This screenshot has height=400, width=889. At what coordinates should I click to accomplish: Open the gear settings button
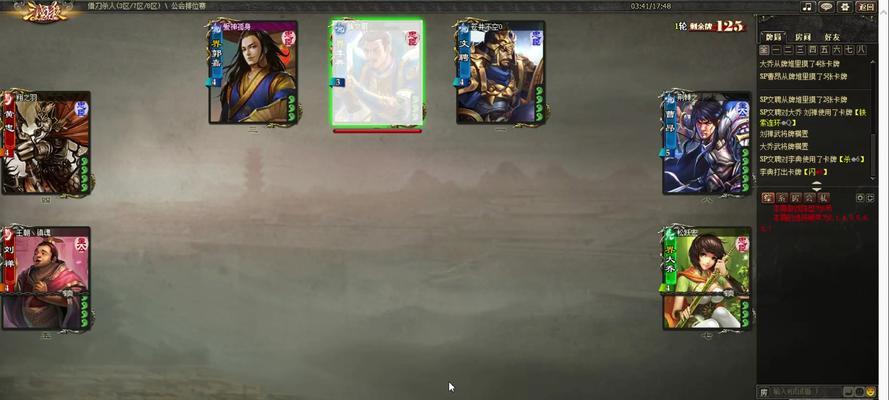pyautogui.click(x=846, y=6)
